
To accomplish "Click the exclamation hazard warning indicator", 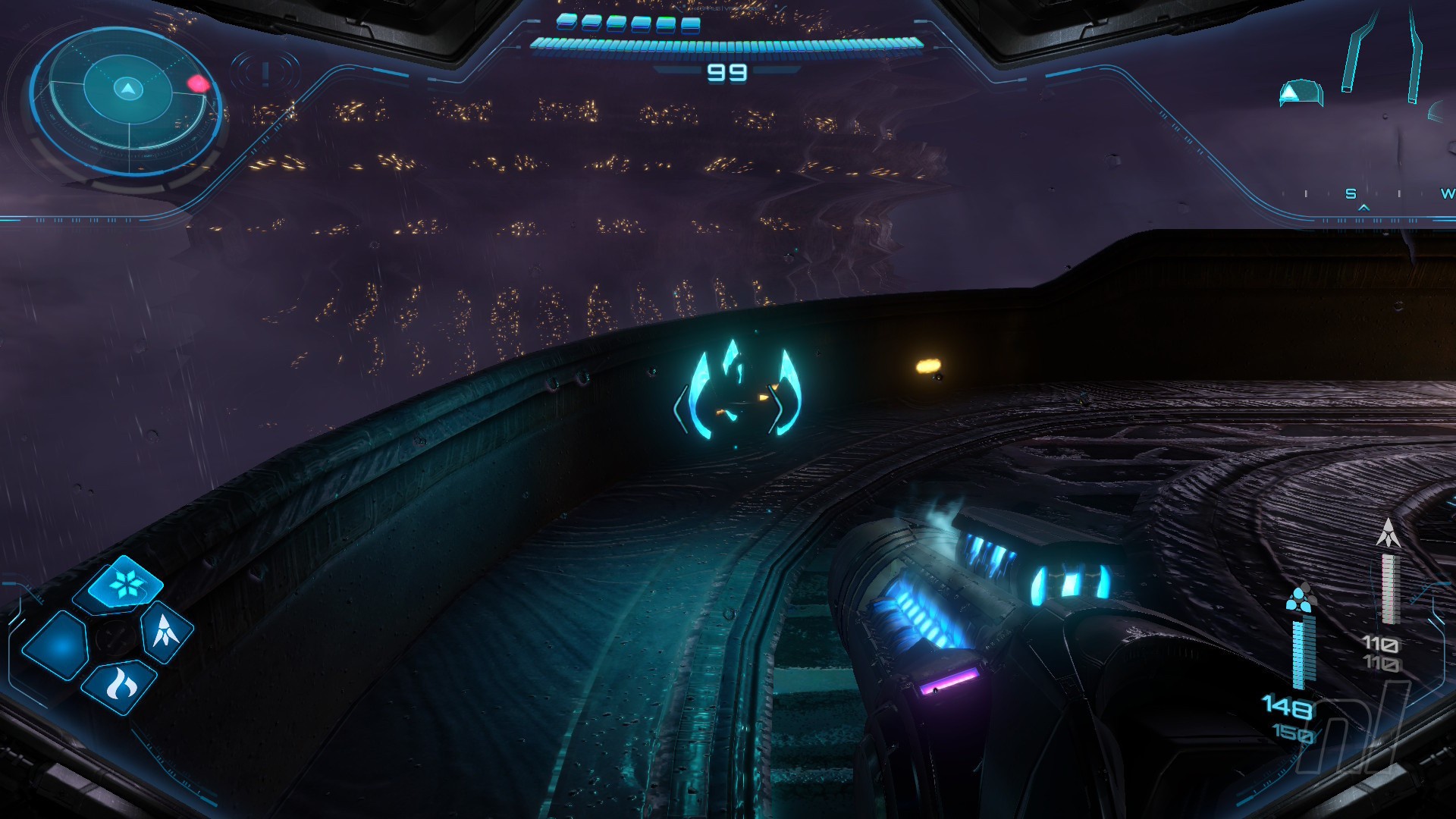I will [x=265, y=73].
